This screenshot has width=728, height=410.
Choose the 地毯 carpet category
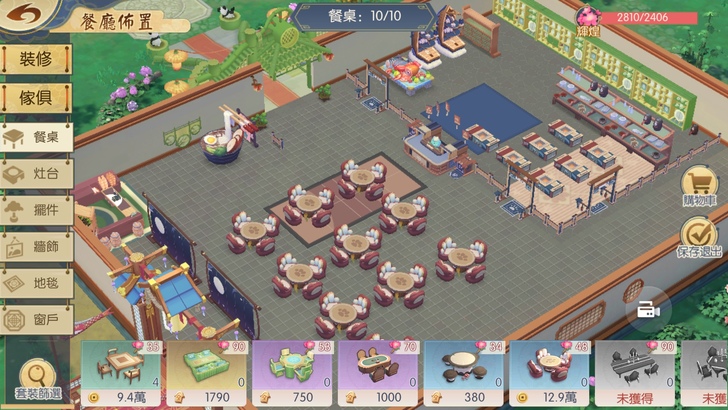click(36, 283)
